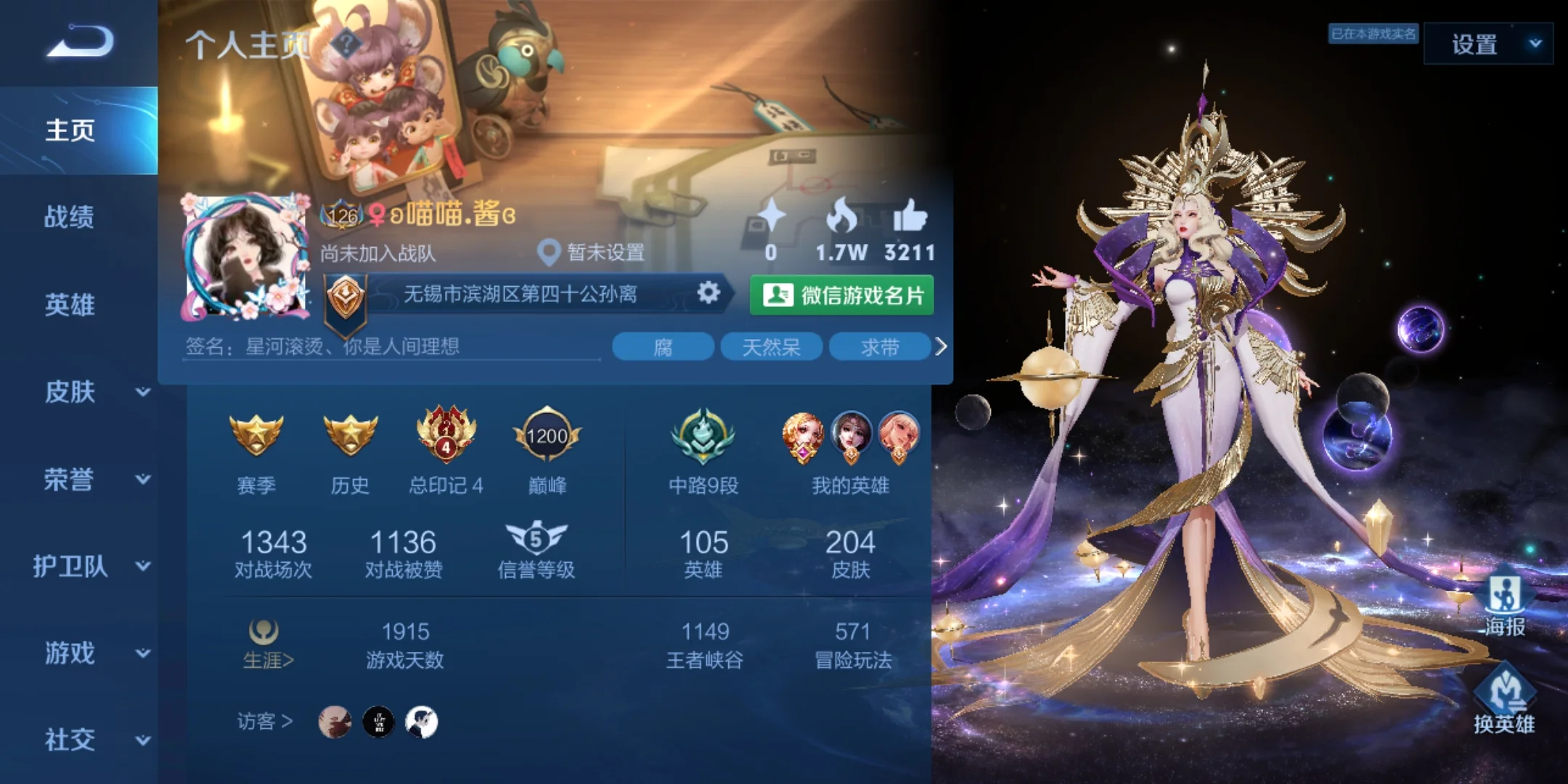This screenshot has height=784, width=1568.
Task: Expand the 皮肤 section
Action: [x=94, y=392]
